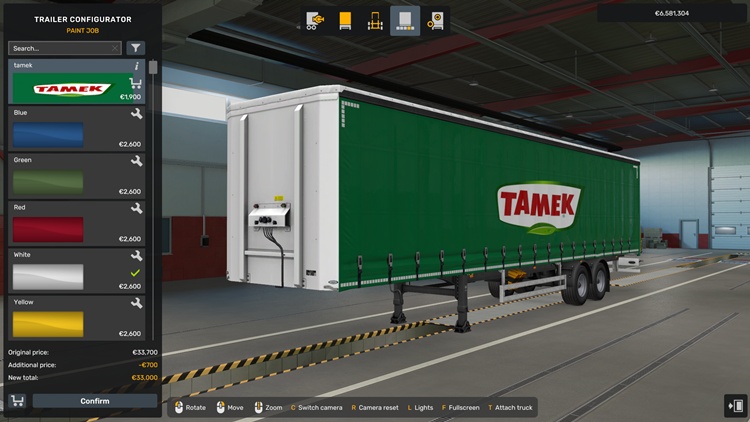Screen dimensions: 750x422
Task: Open the trailer chassis tab
Action: (375, 20)
